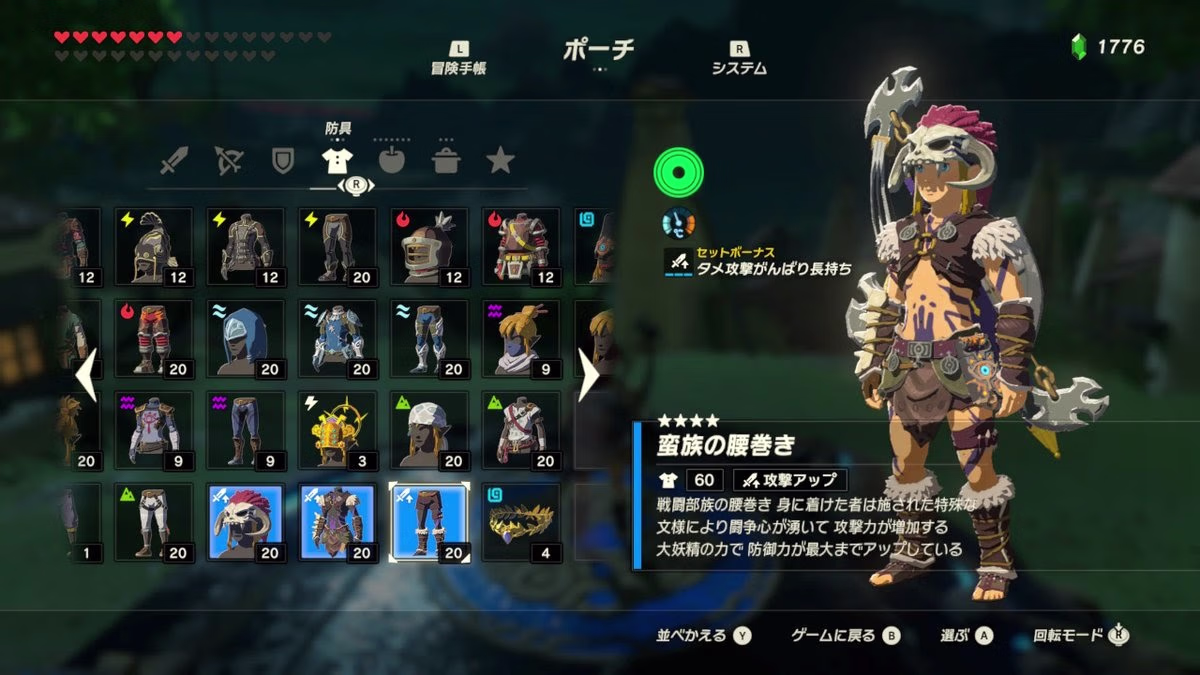Open the materials apple tab
The image size is (1200, 675).
pos(391,160)
